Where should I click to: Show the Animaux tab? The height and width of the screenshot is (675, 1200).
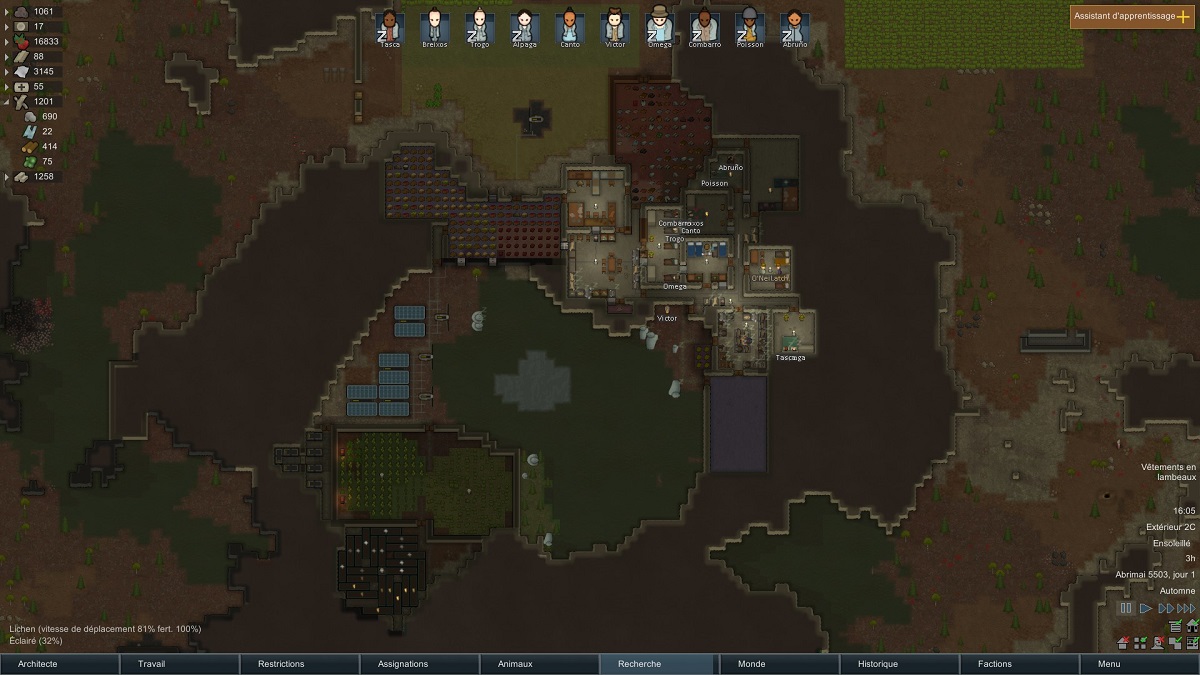point(540,664)
